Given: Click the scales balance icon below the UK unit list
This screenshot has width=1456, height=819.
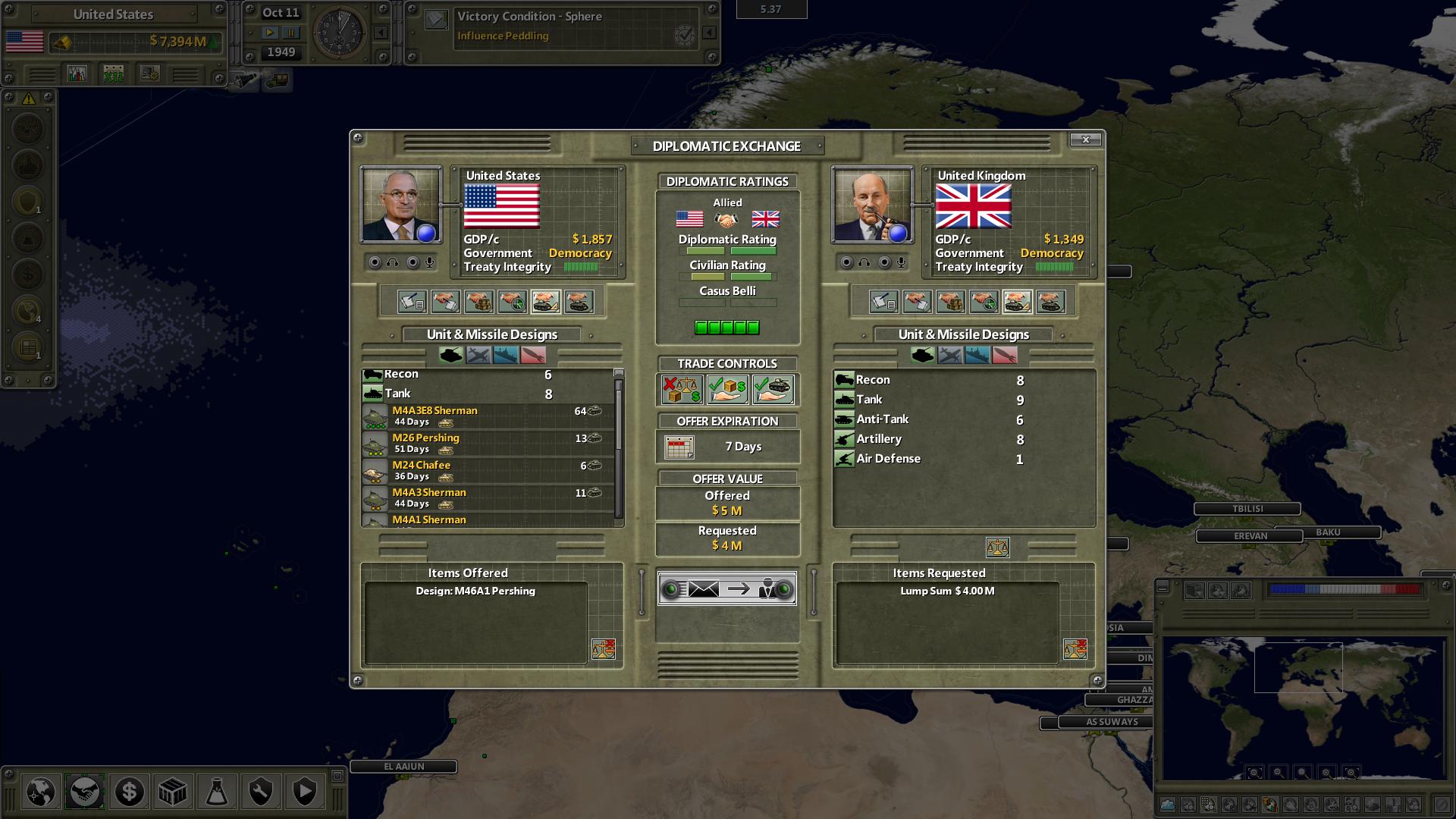Looking at the screenshot, I should point(998,547).
